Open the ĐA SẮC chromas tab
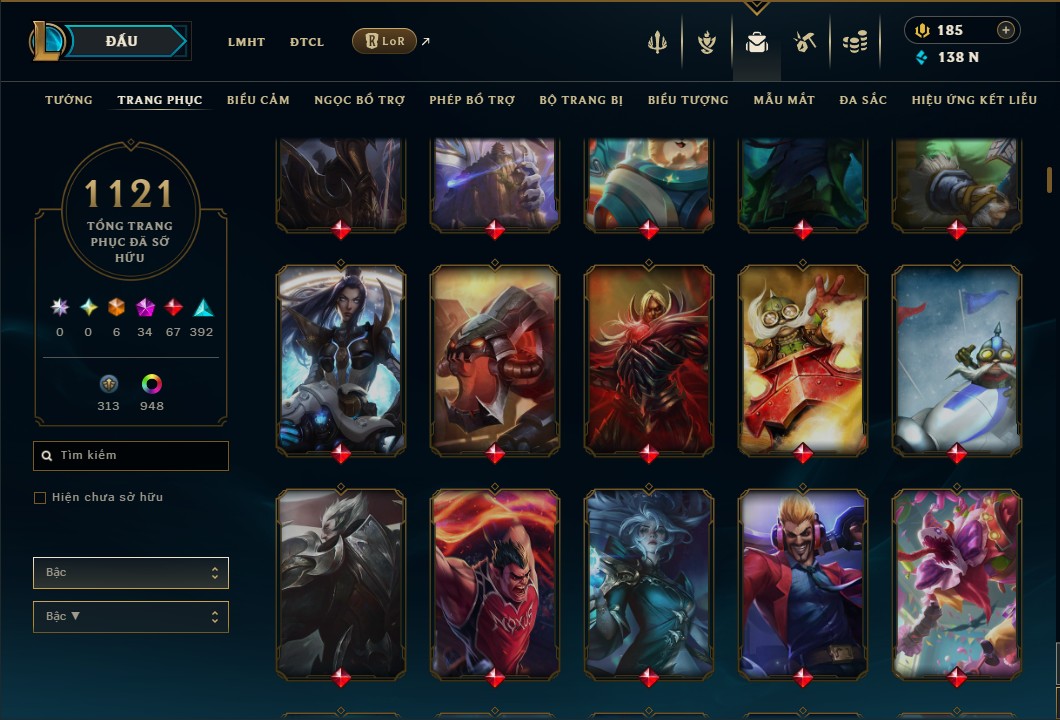 point(863,100)
